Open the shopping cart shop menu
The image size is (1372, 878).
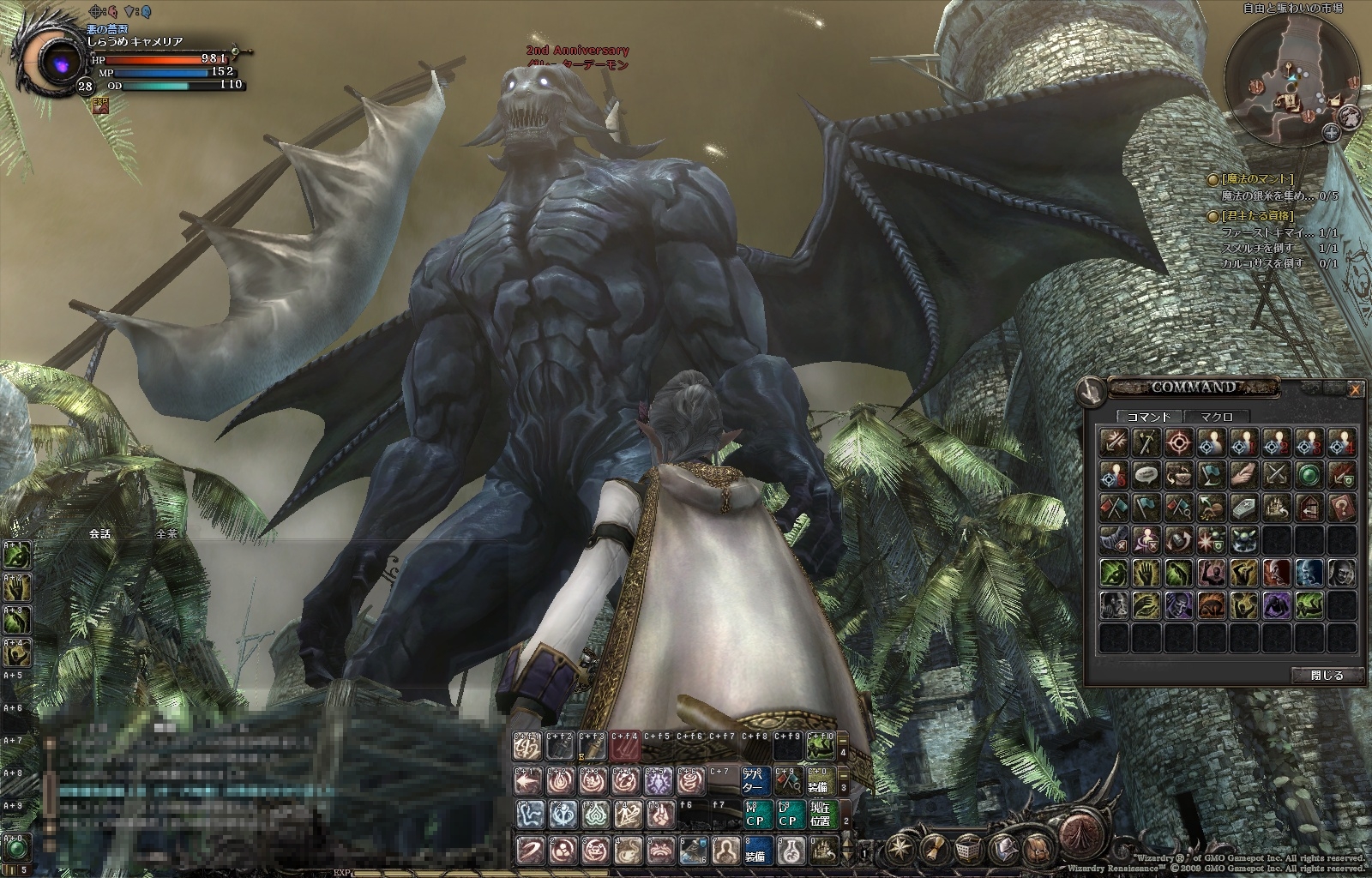click(967, 850)
